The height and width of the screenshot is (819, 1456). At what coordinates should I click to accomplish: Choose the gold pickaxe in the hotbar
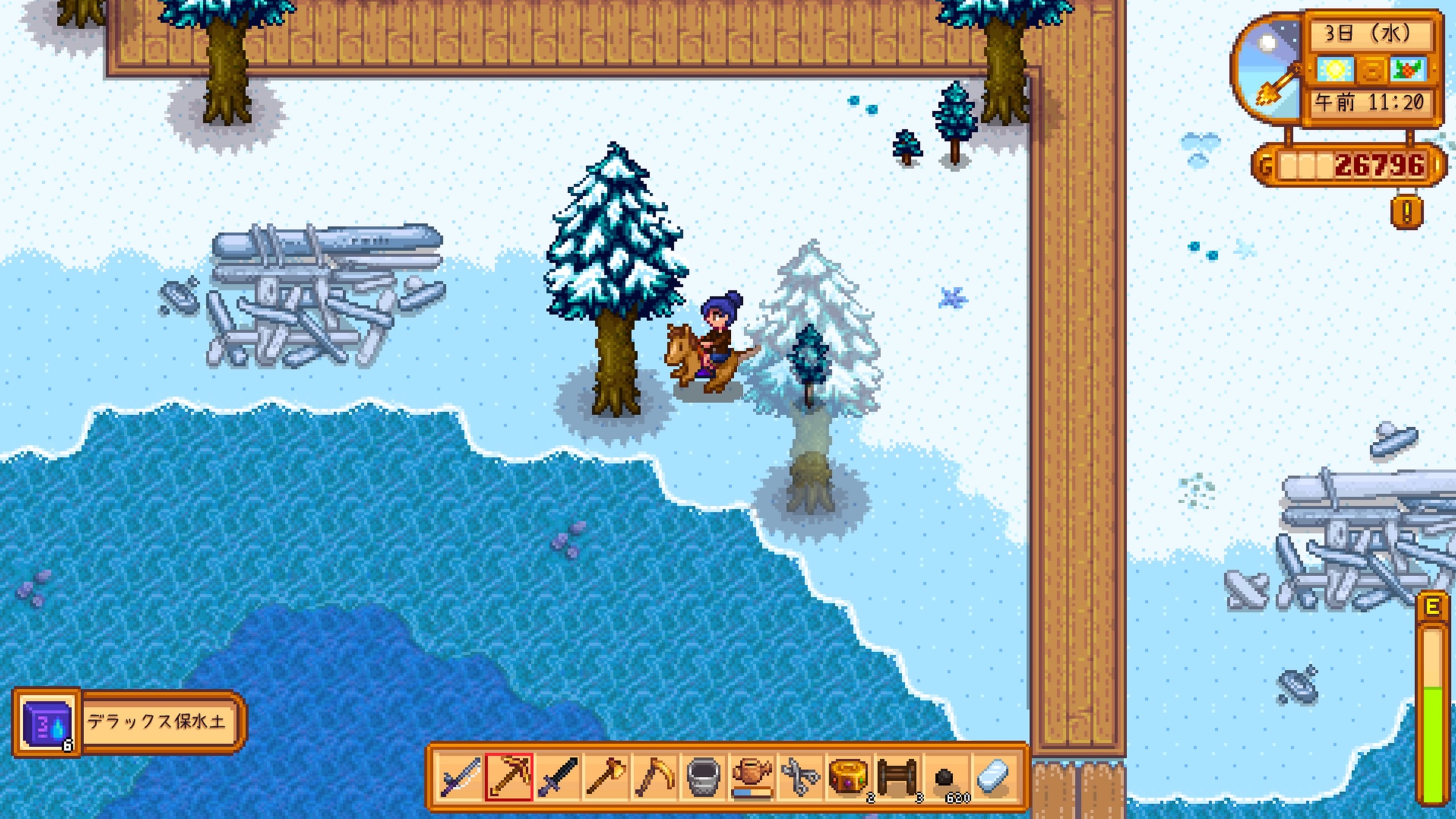click(509, 777)
